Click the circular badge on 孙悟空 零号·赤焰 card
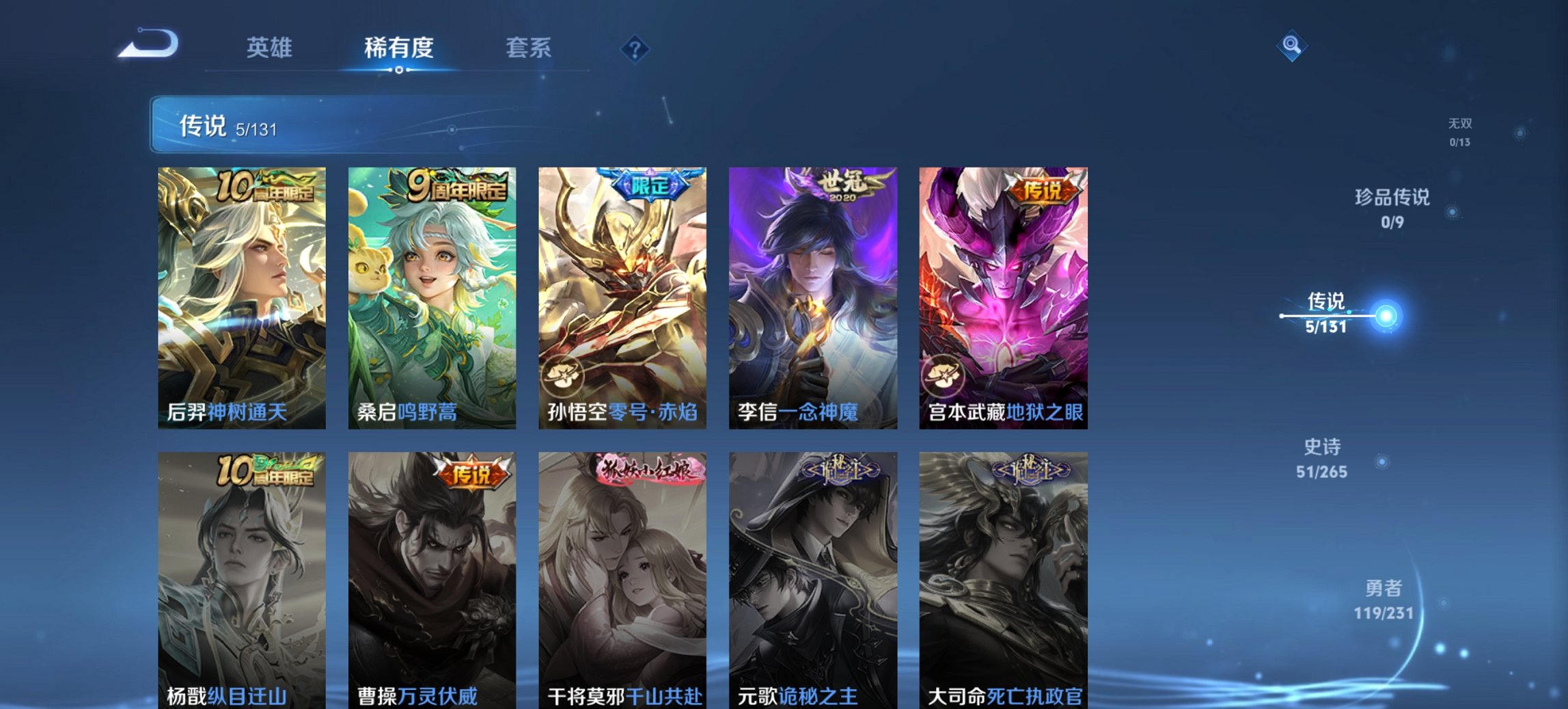 point(562,374)
